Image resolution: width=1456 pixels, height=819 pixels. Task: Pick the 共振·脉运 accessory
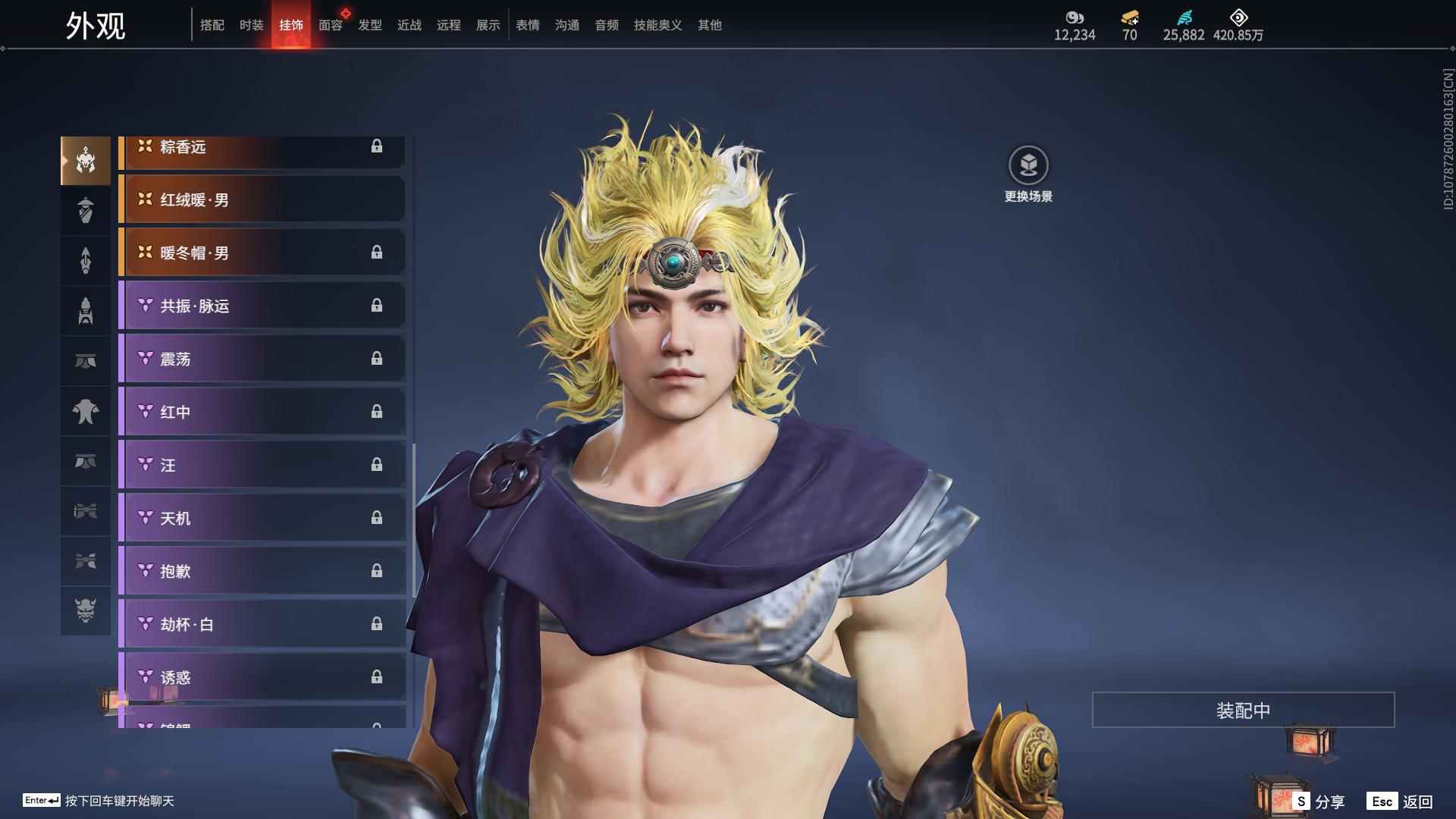(262, 306)
